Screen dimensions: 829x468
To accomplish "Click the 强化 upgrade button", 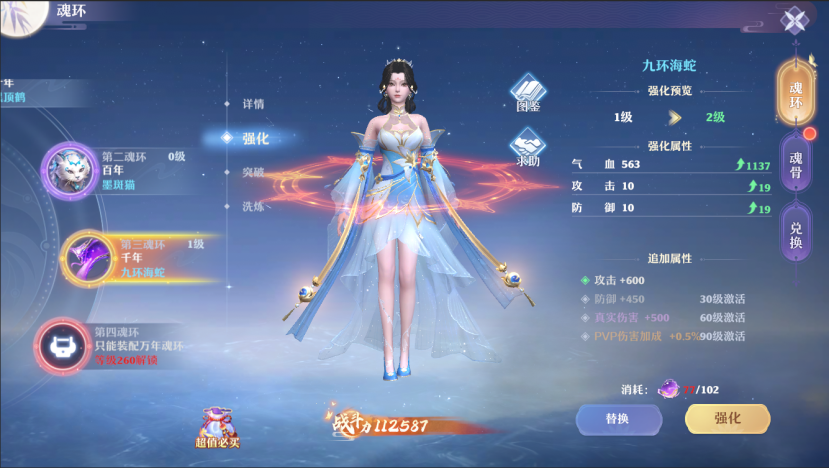I will click(x=727, y=419).
